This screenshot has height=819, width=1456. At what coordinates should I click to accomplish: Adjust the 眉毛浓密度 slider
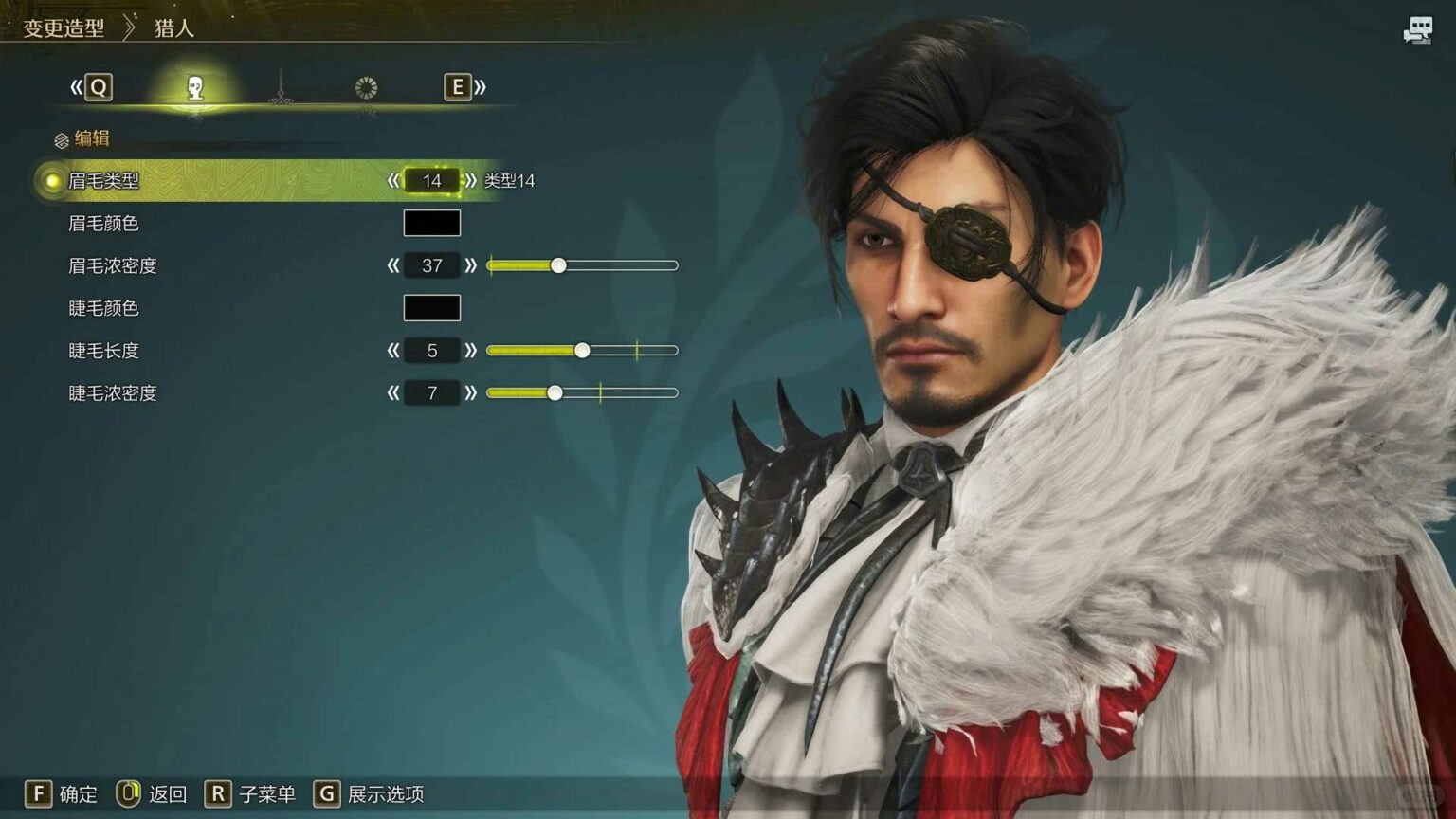[558, 265]
